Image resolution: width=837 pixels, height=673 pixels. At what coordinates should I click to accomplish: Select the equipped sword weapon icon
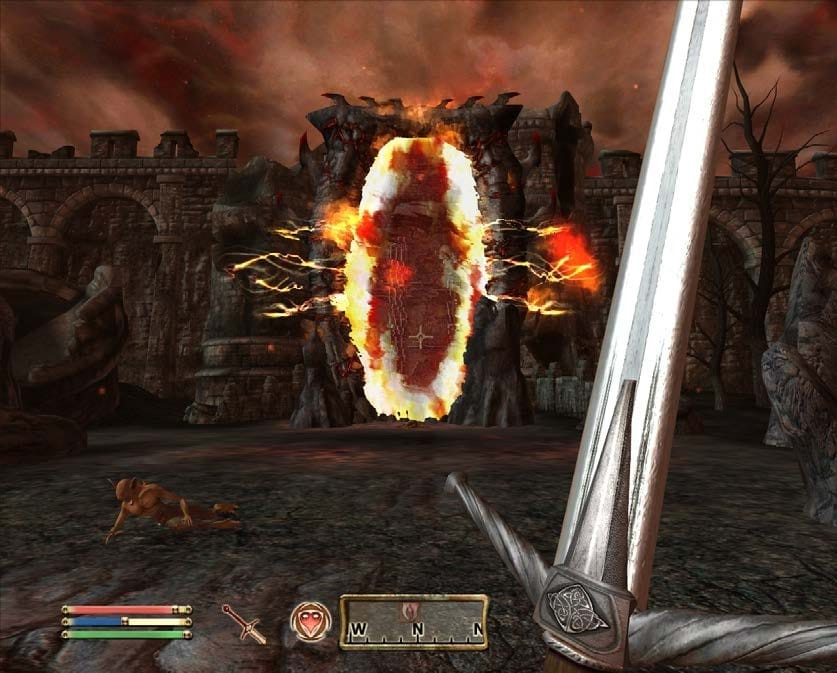click(244, 623)
